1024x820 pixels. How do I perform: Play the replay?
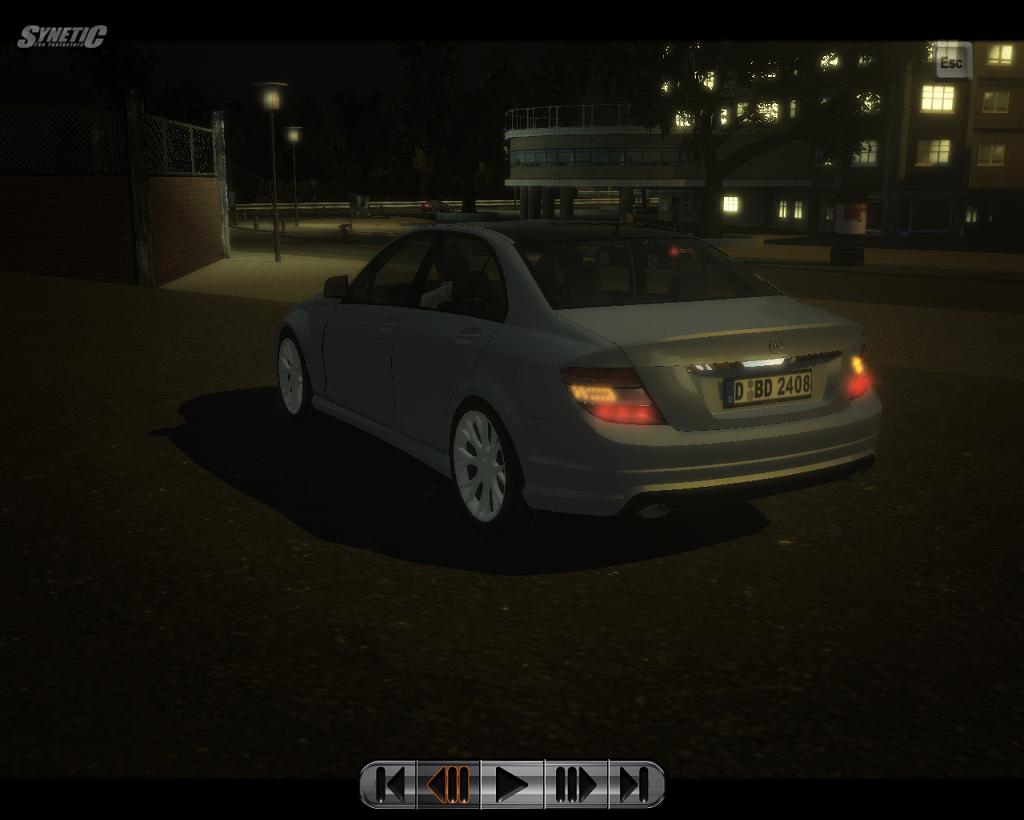click(512, 785)
